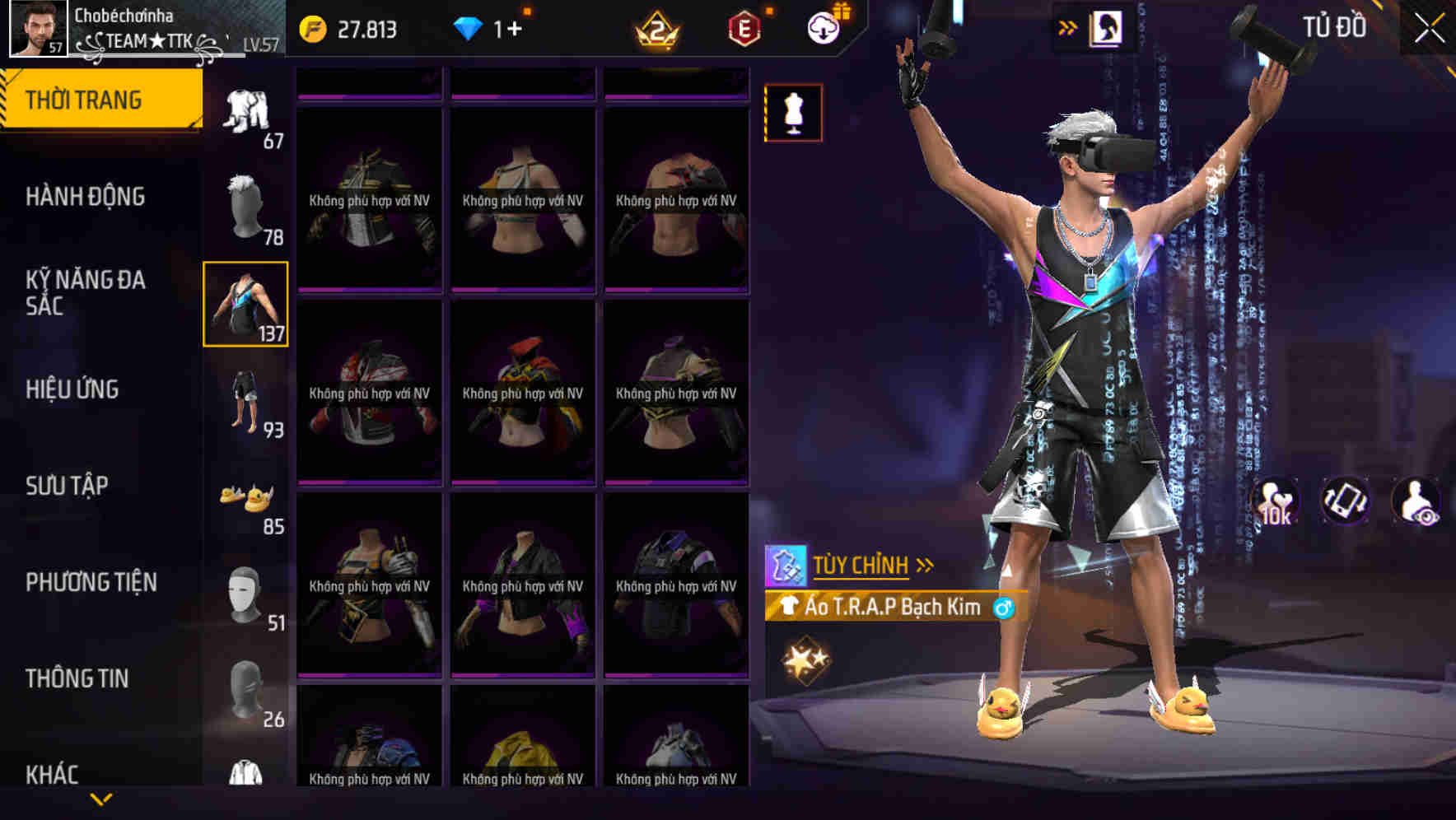Select the duck slippers category icon
1456x820 pixels.
tap(246, 495)
